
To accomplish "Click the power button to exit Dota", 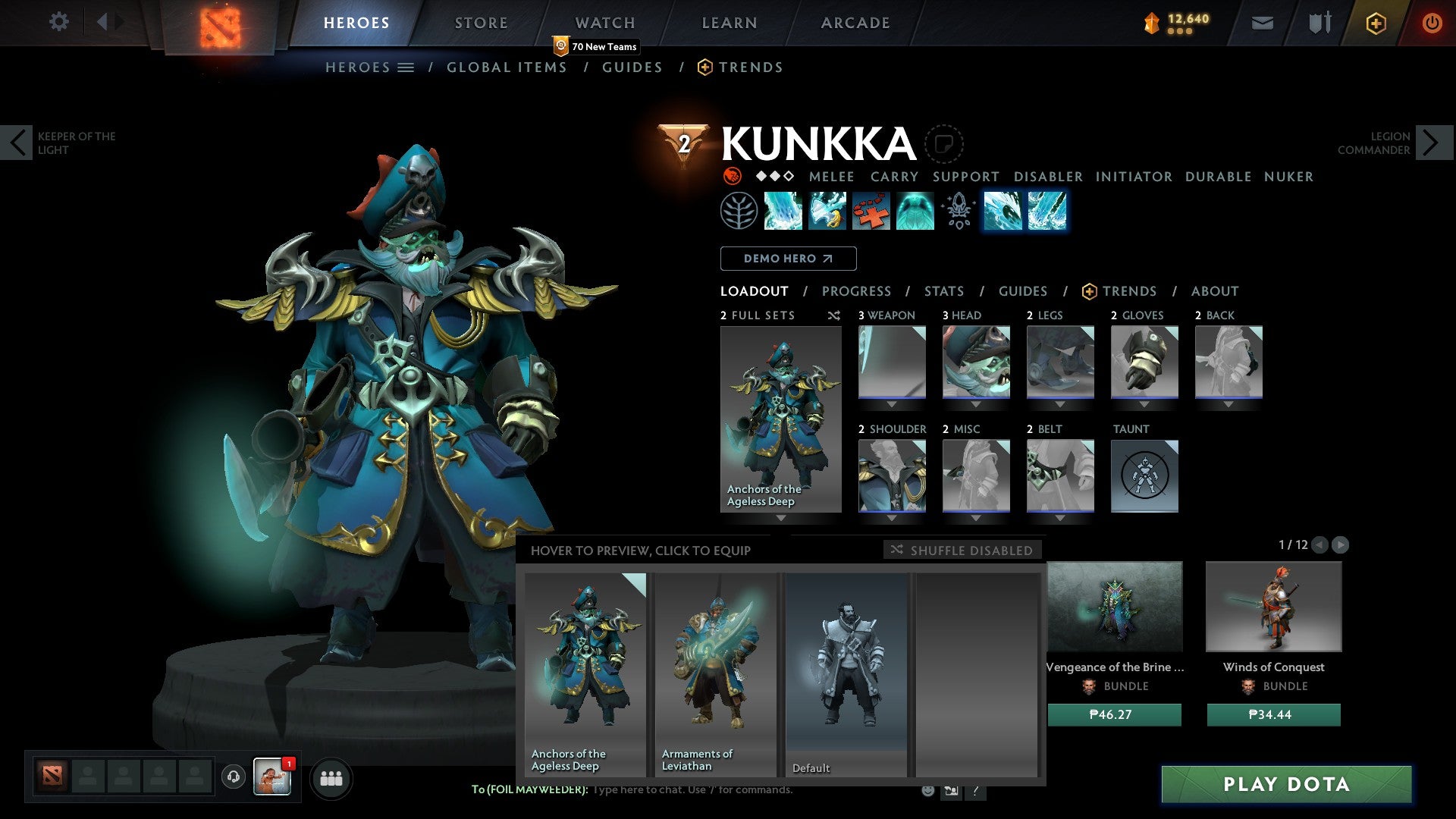I will (1432, 23).
